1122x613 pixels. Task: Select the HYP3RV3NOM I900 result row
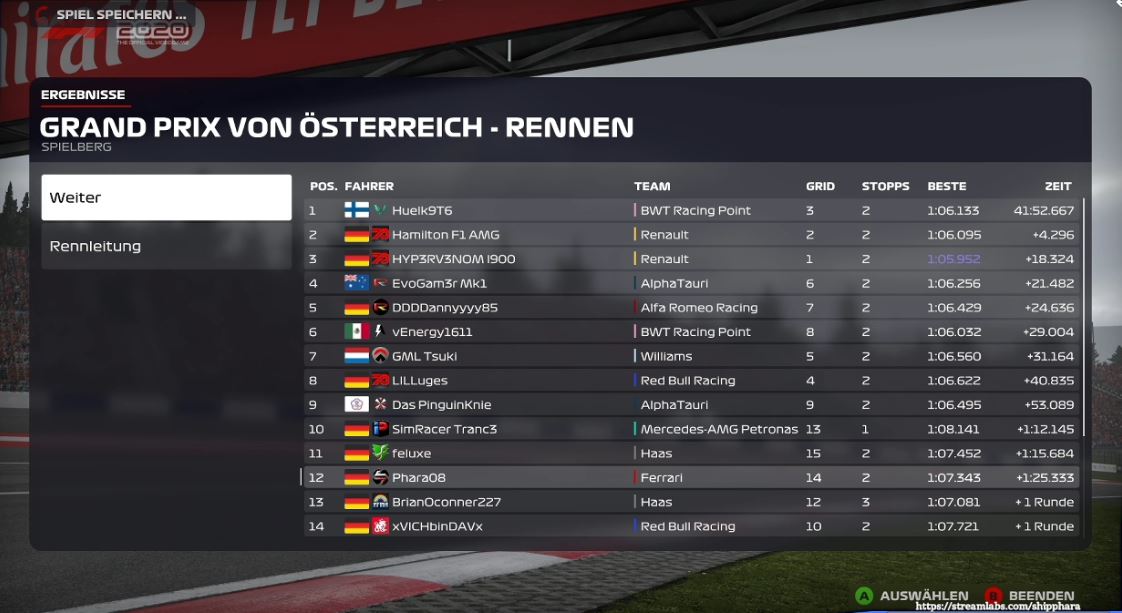point(690,259)
